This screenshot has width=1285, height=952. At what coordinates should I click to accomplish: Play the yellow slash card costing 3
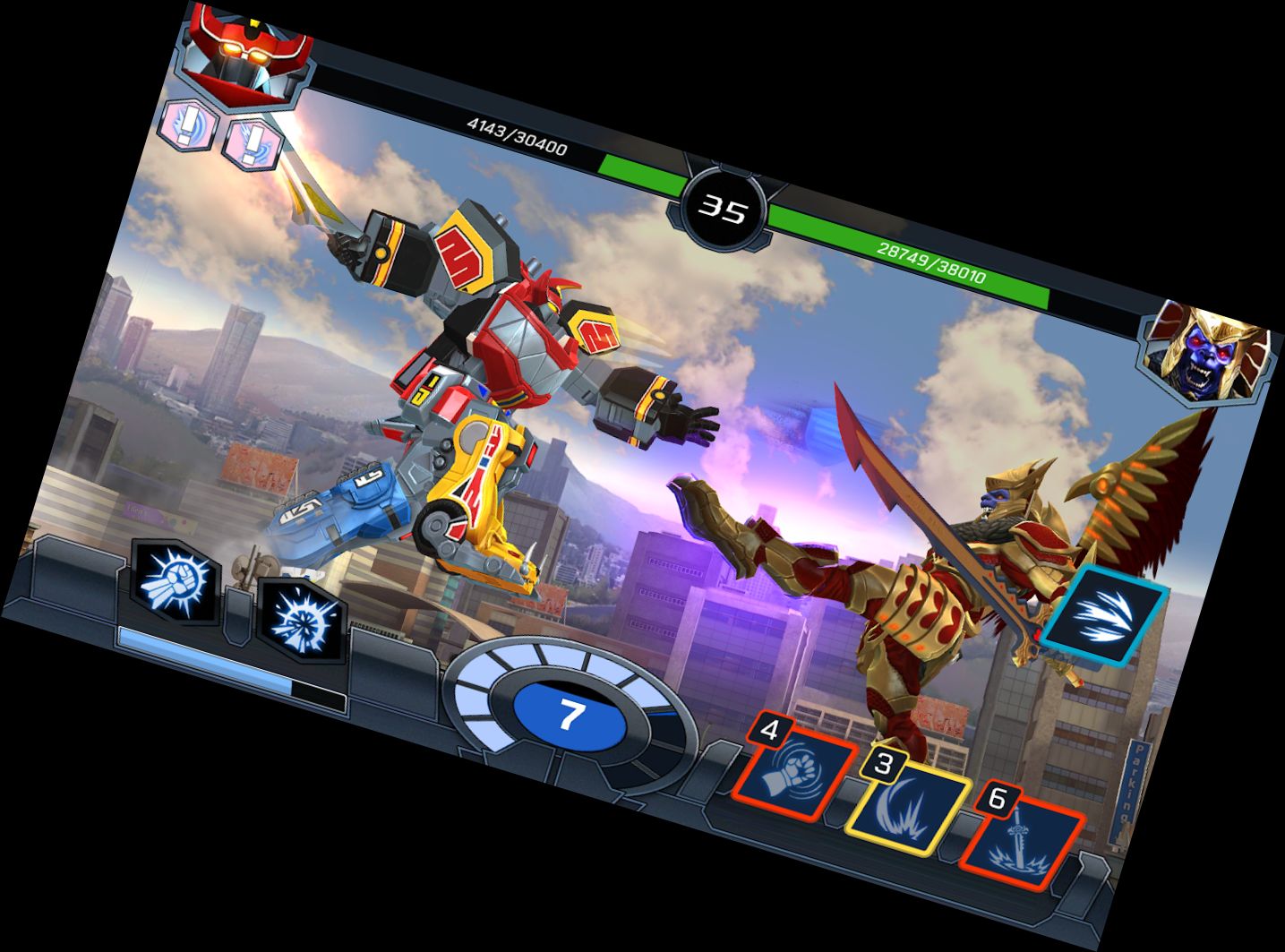907,809
